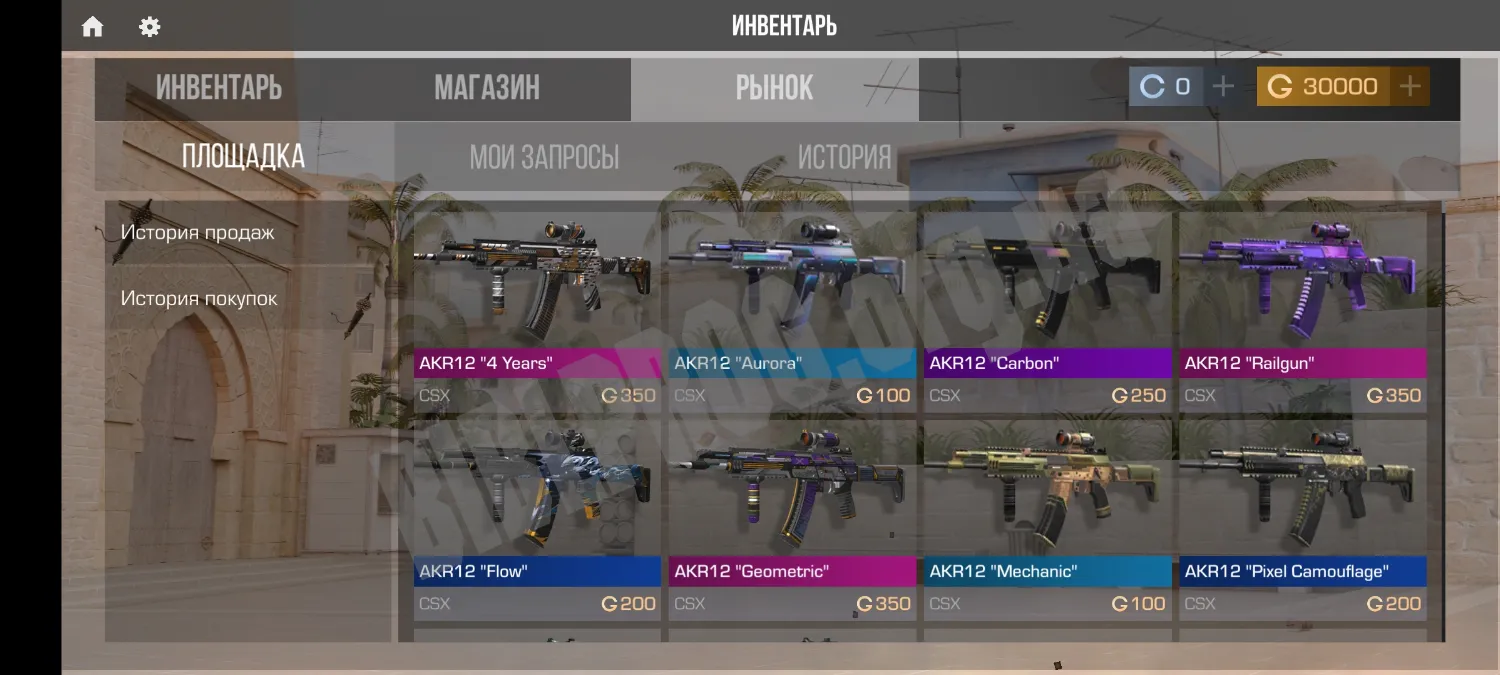Select the AKR12 "Mechanic" skin

coord(1047,518)
